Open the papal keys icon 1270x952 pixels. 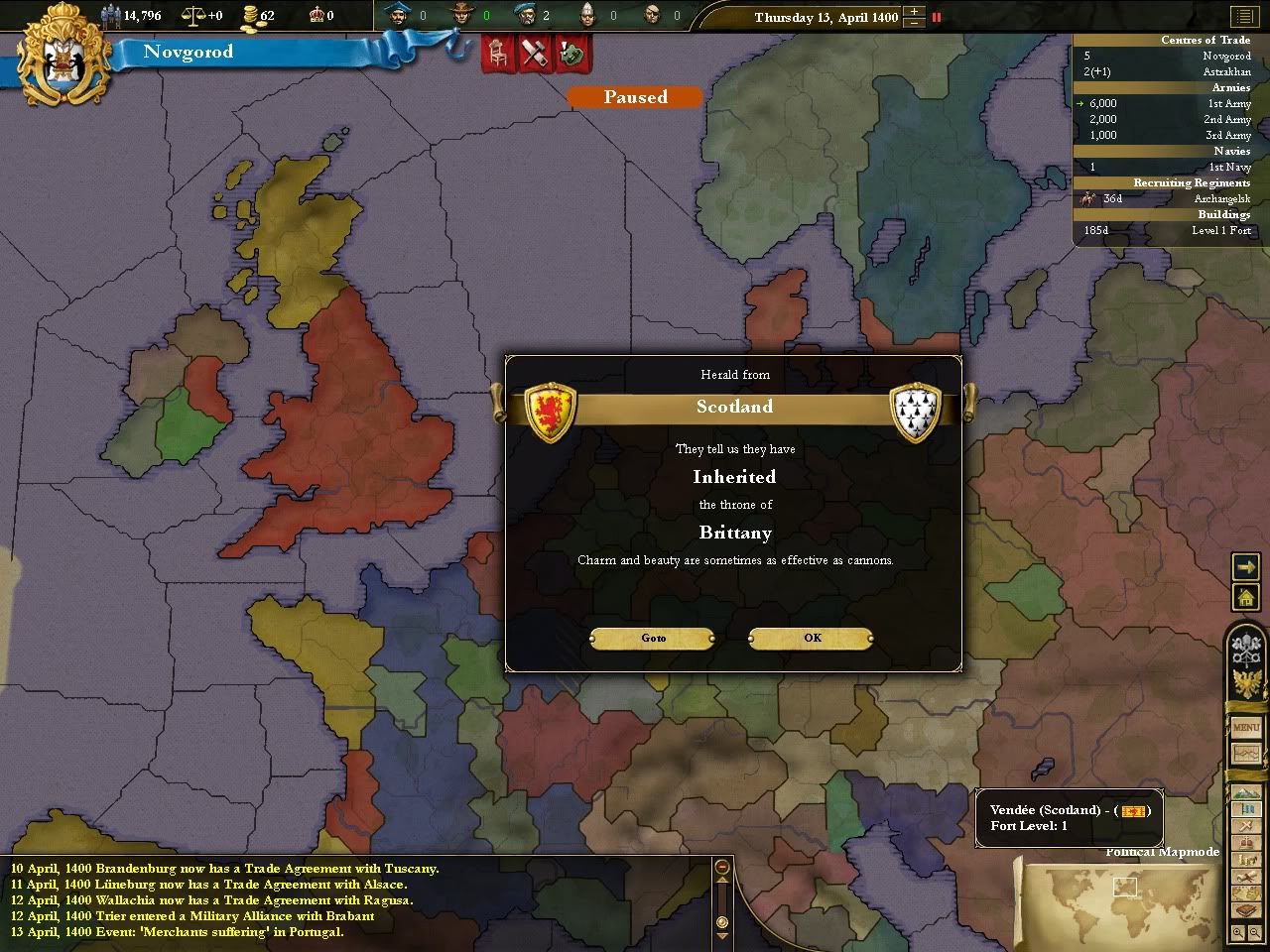pos(1245,649)
